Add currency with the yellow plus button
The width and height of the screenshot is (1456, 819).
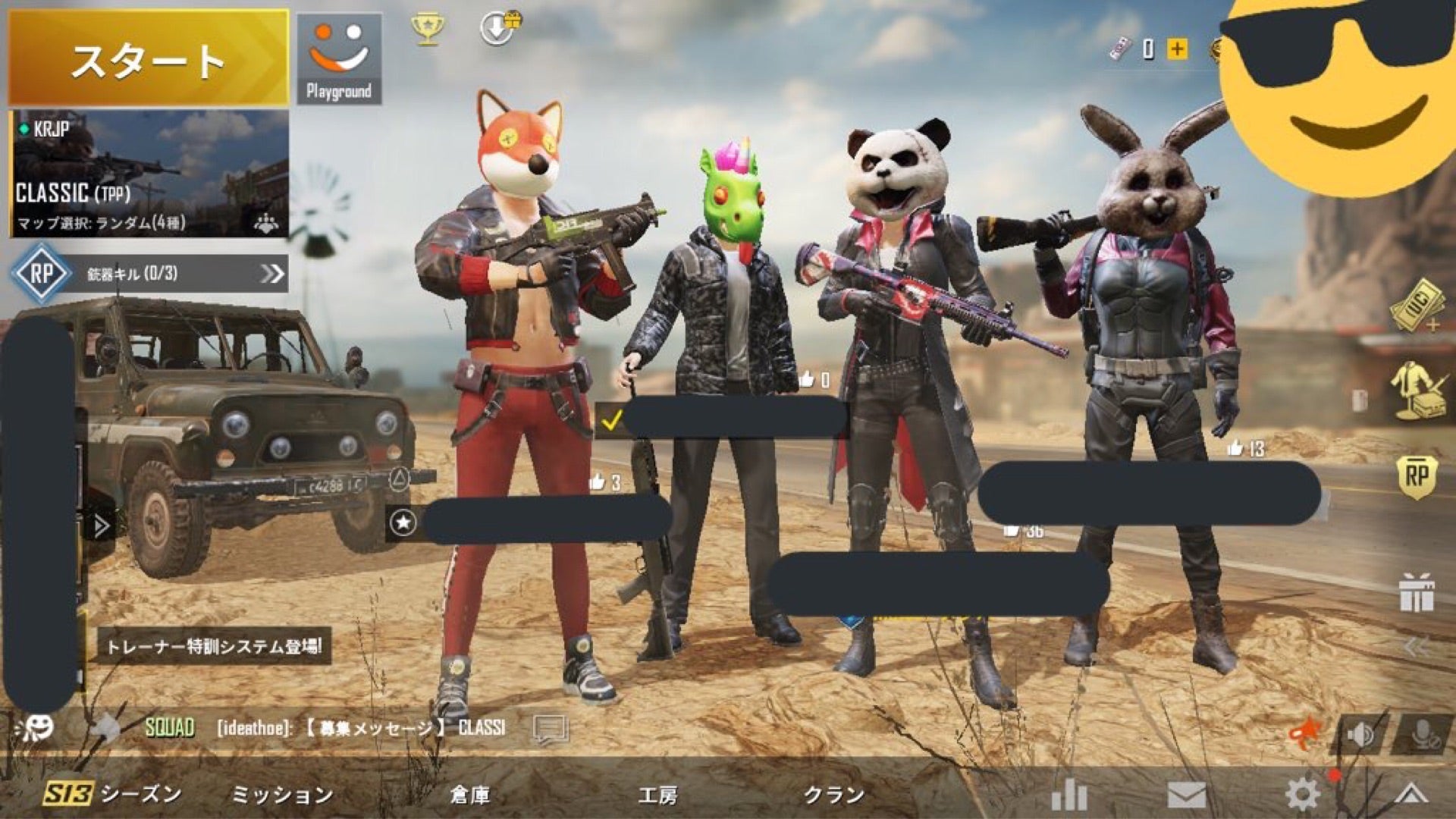[x=1177, y=49]
